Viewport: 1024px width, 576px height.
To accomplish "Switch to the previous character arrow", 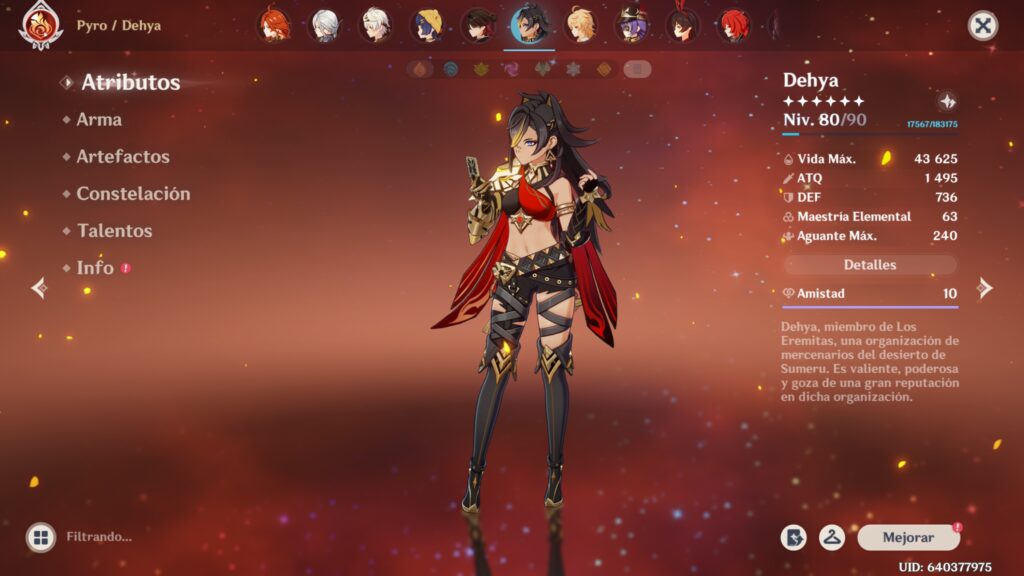I will click(39, 289).
